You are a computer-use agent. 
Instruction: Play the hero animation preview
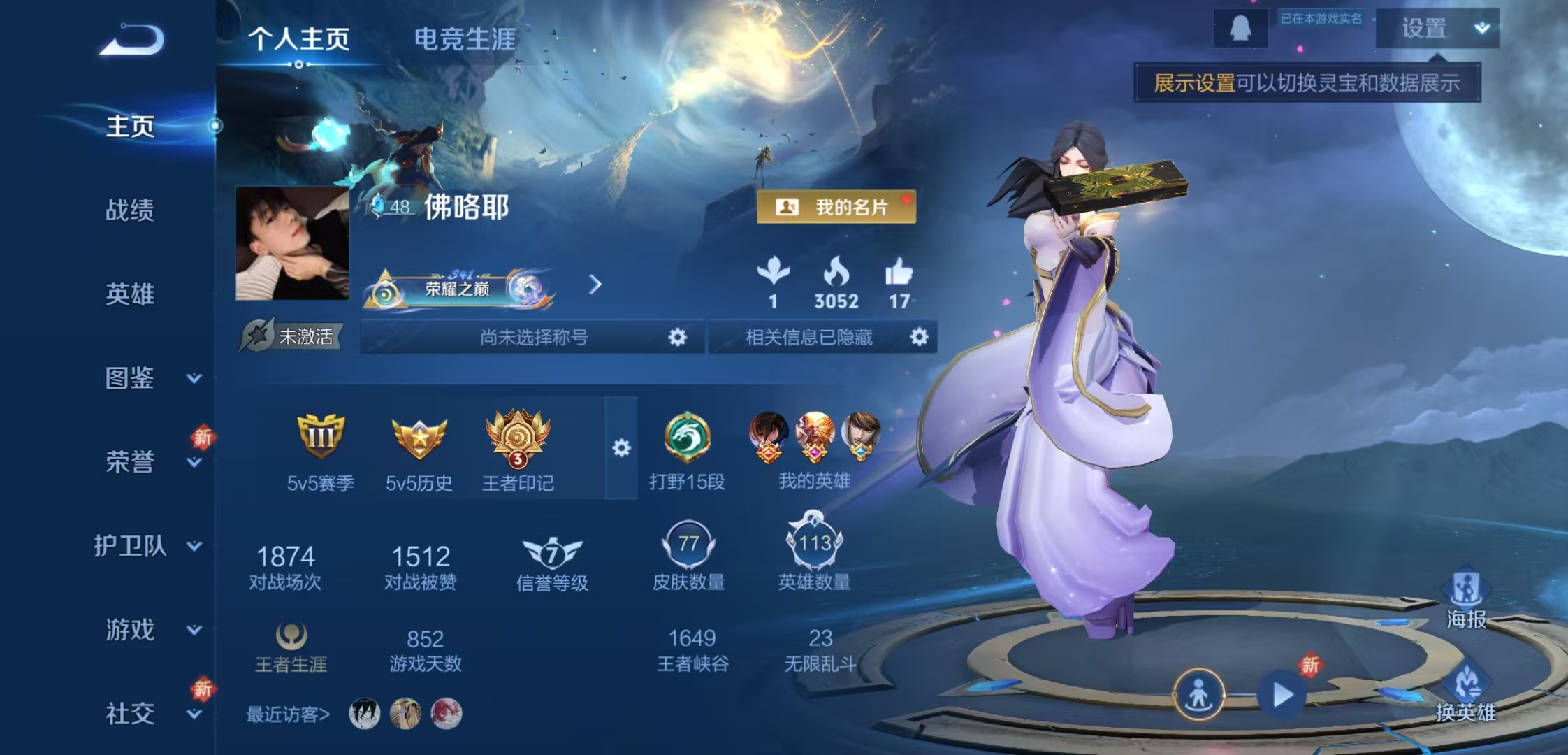pos(1283,695)
